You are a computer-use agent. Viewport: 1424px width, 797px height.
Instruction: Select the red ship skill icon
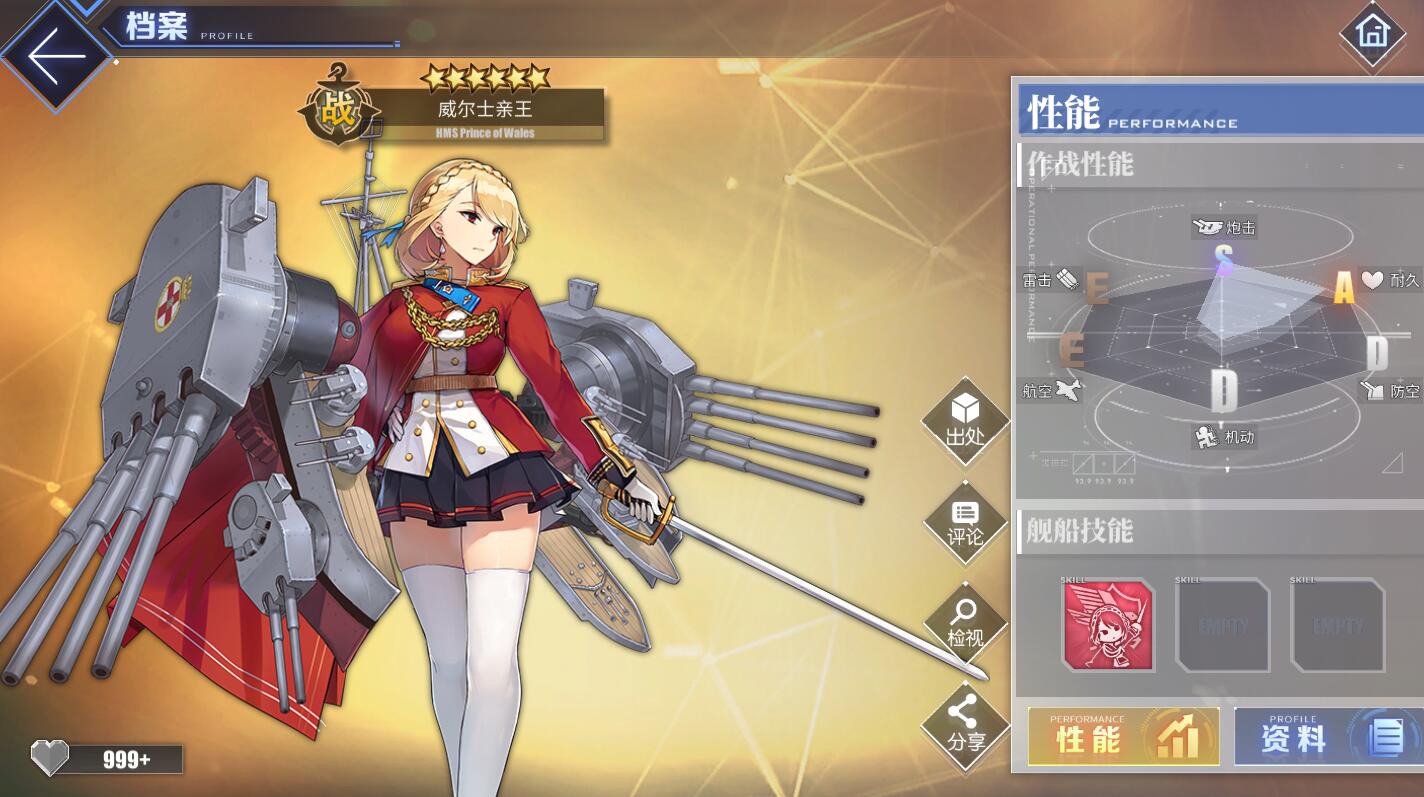click(1108, 626)
